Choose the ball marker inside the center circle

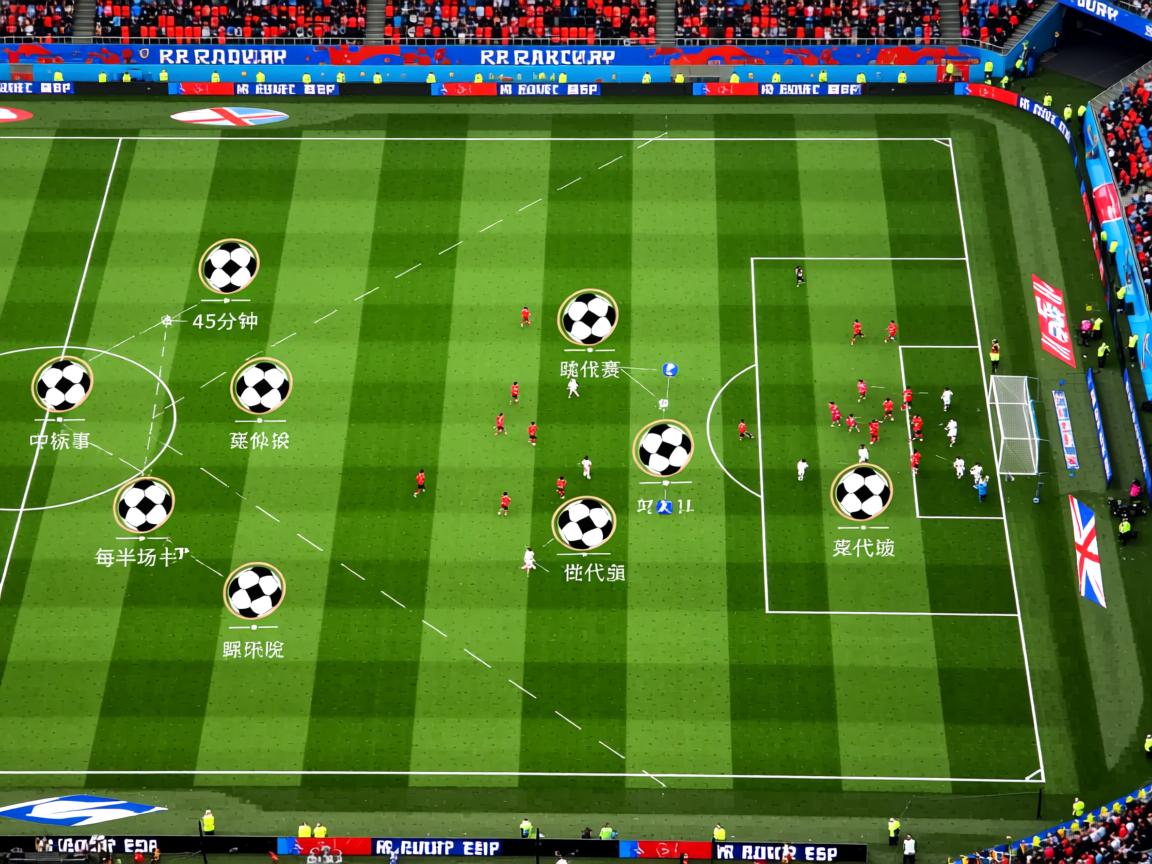63,384
